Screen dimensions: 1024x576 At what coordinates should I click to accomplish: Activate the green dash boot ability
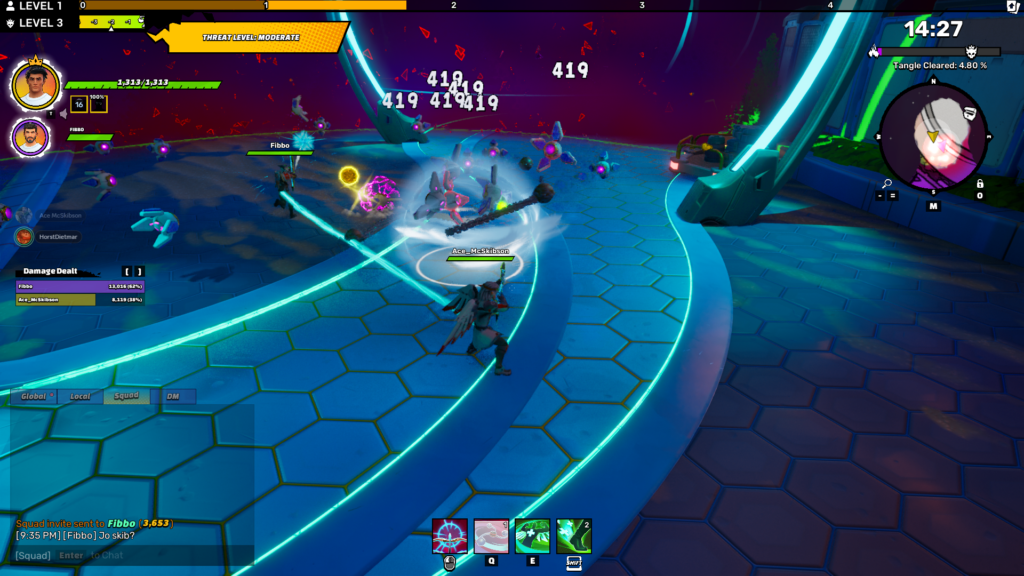574,537
